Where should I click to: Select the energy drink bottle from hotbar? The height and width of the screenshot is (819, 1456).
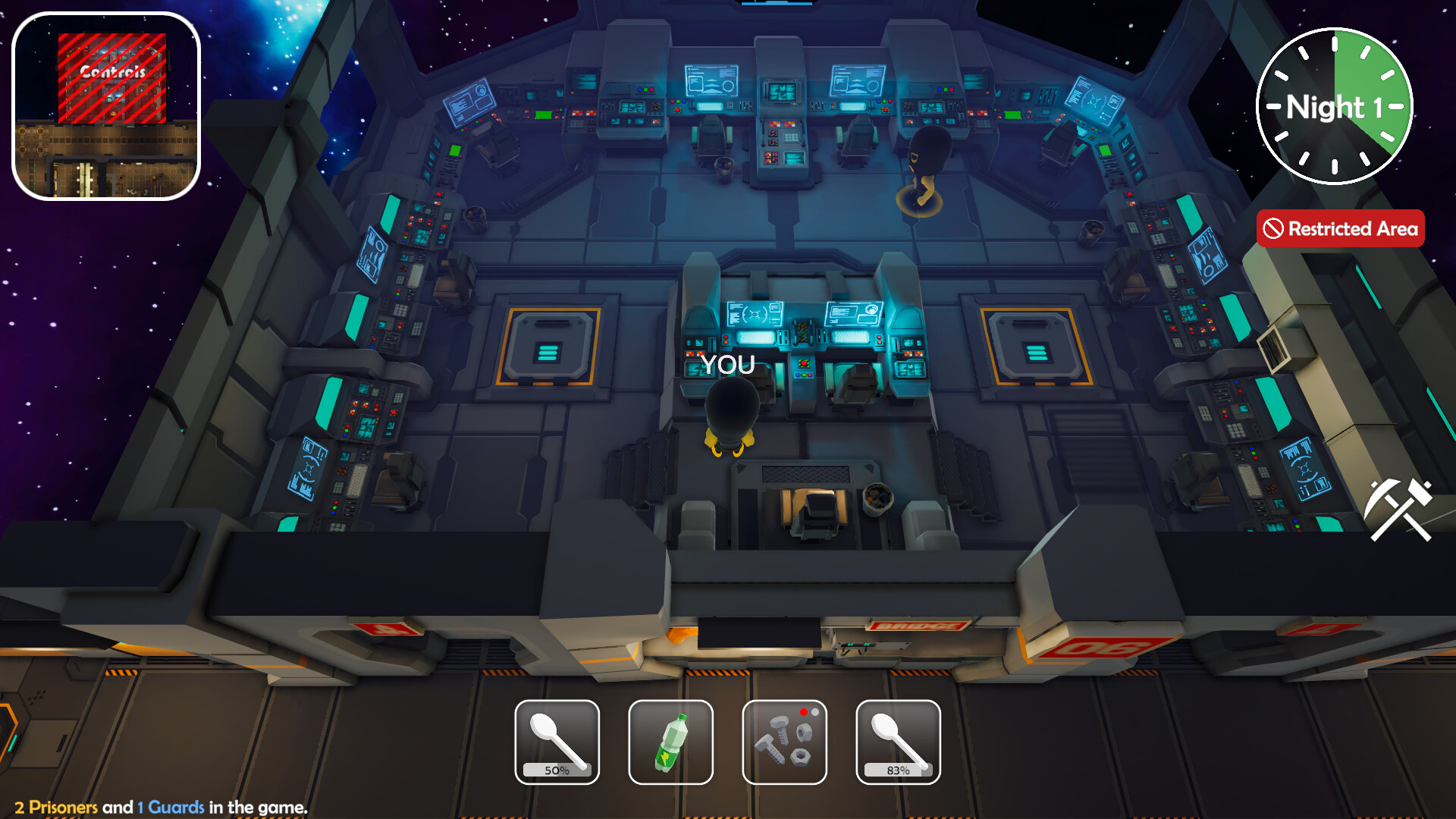coord(670,741)
